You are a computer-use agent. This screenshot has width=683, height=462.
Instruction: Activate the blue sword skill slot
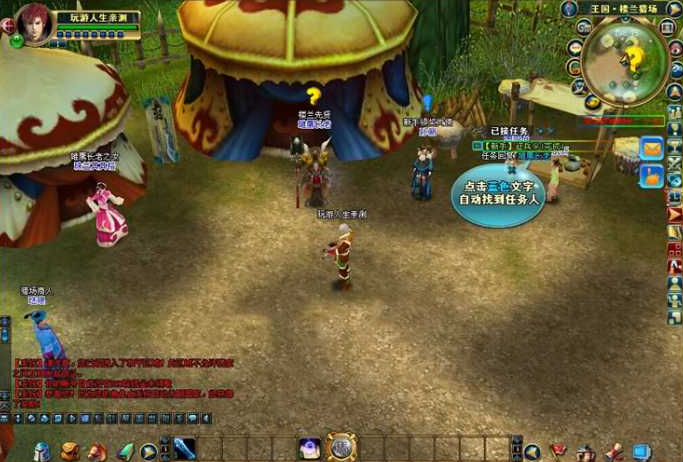point(184,449)
